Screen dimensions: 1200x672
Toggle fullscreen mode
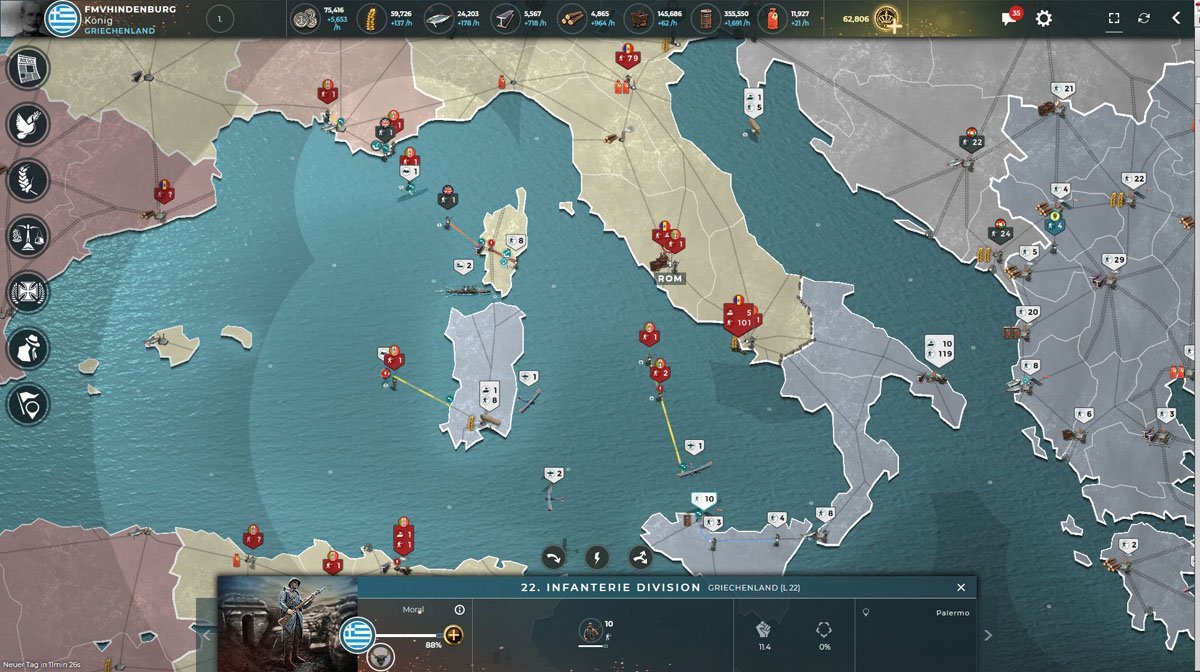1114,19
